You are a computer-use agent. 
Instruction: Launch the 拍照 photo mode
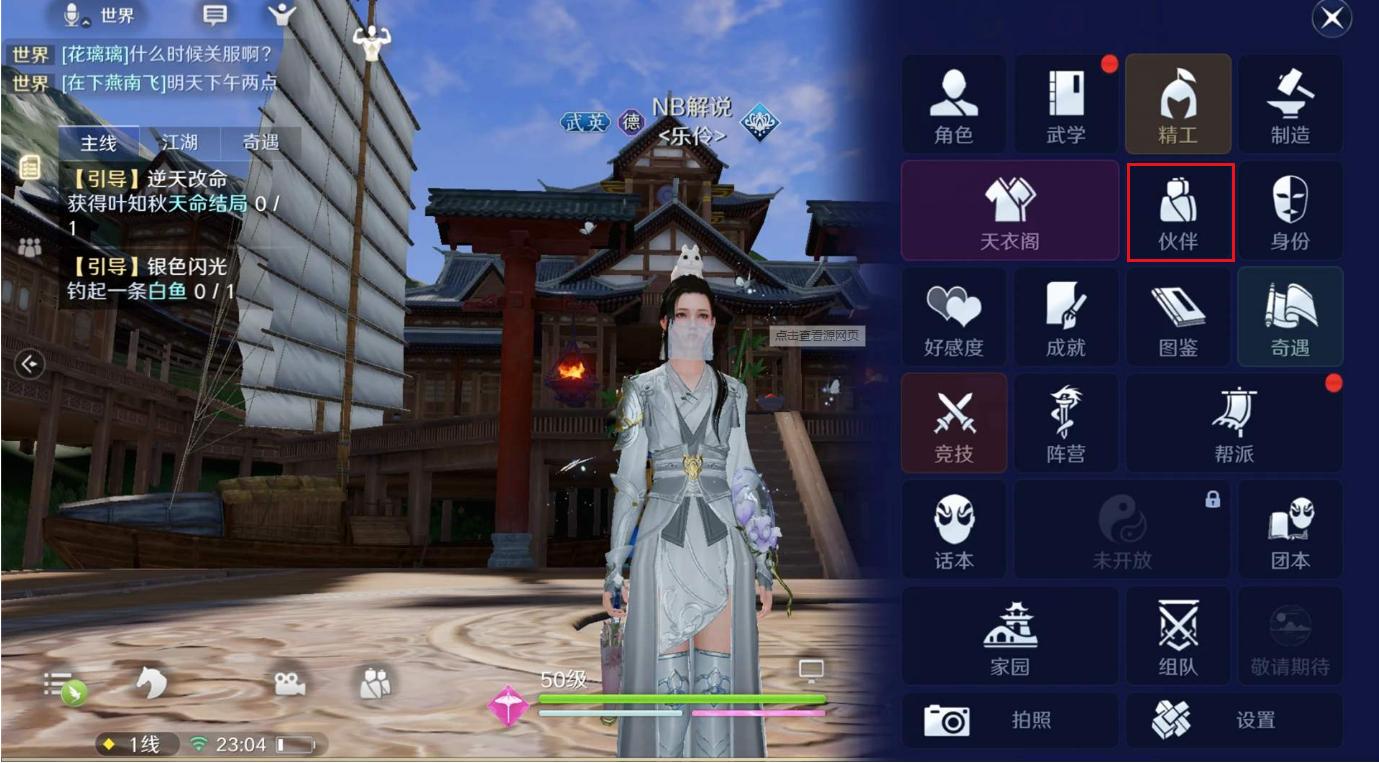(x=1010, y=719)
